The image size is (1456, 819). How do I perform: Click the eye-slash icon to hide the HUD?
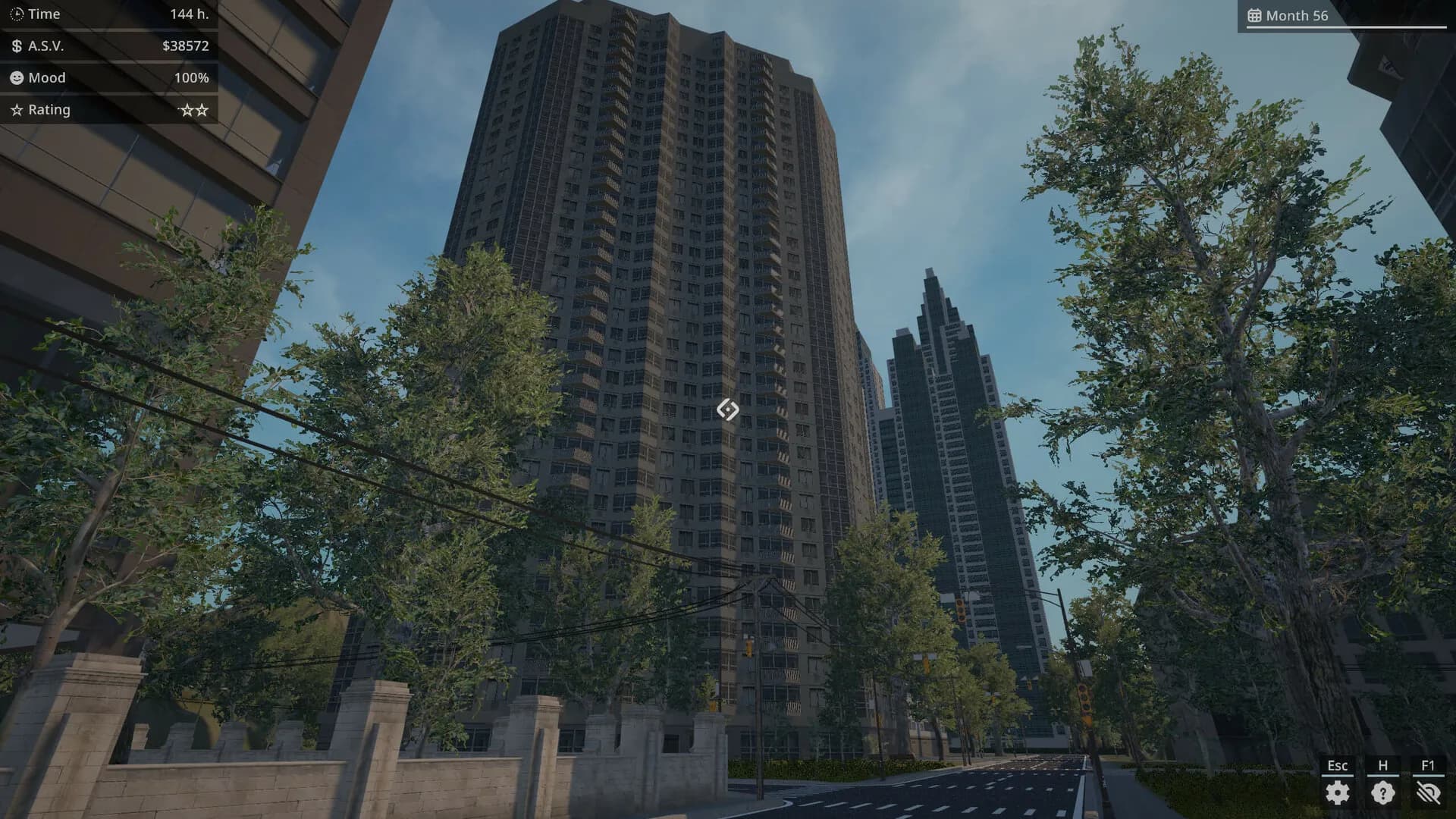(x=1429, y=792)
